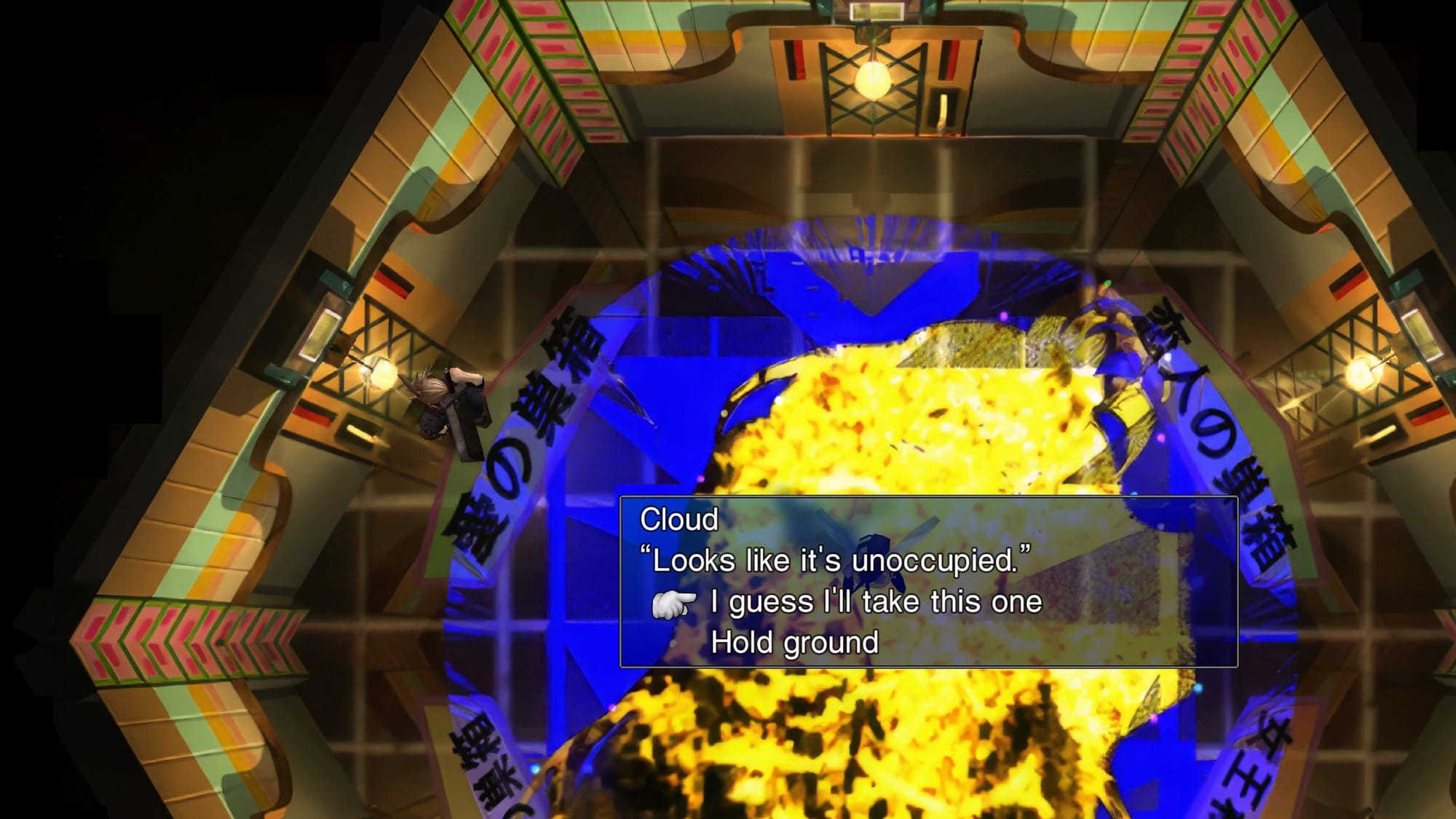This screenshot has height=819, width=1456.
Task: Select the "Hold ground" reply
Action: (x=794, y=643)
